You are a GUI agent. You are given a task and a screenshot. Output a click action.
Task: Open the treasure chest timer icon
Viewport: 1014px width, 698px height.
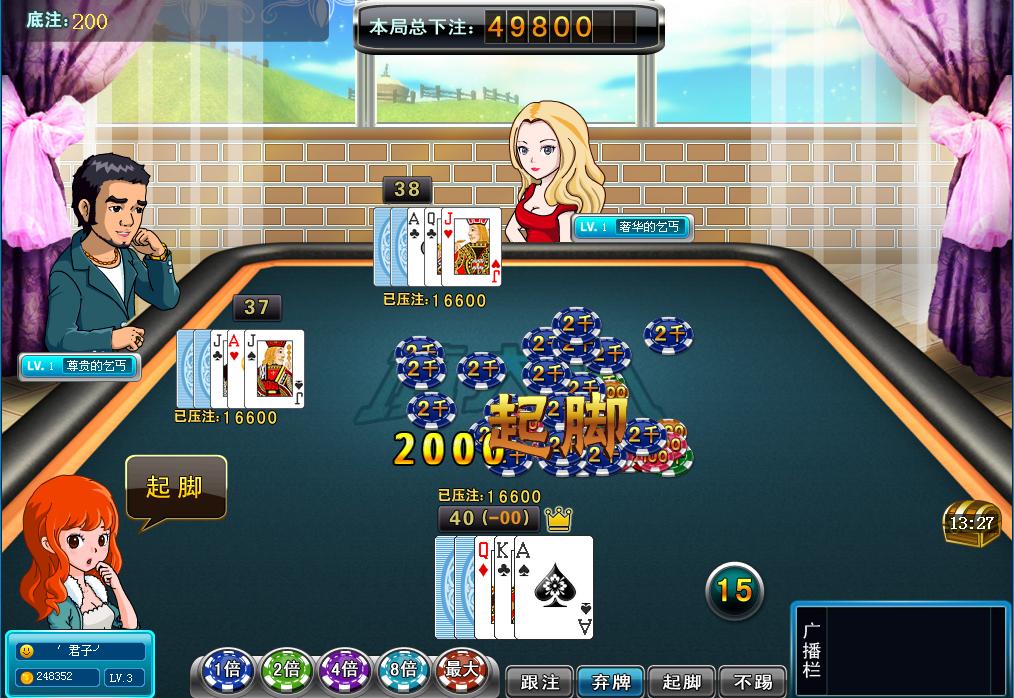click(971, 521)
